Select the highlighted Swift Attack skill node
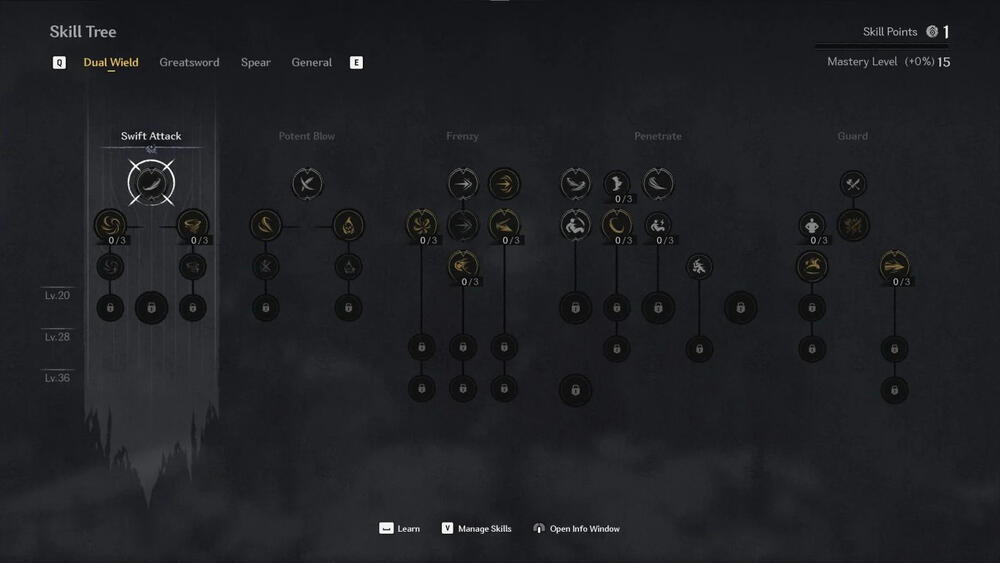Screen dimensions: 1000x563 pyautogui.click(x=151, y=183)
